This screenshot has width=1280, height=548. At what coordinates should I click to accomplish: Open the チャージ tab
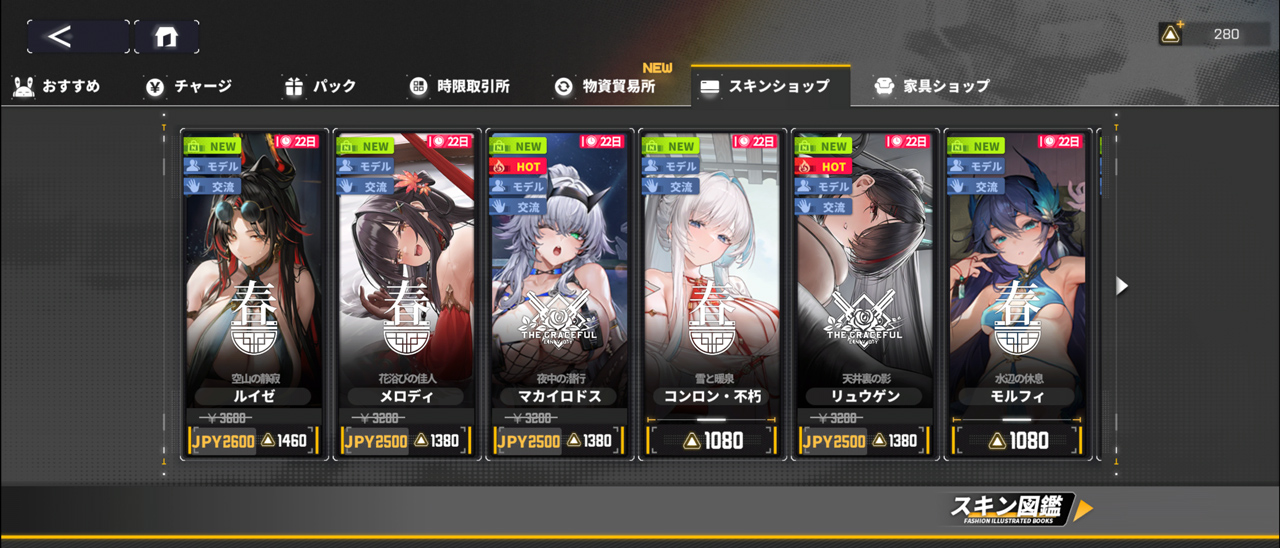click(x=188, y=87)
